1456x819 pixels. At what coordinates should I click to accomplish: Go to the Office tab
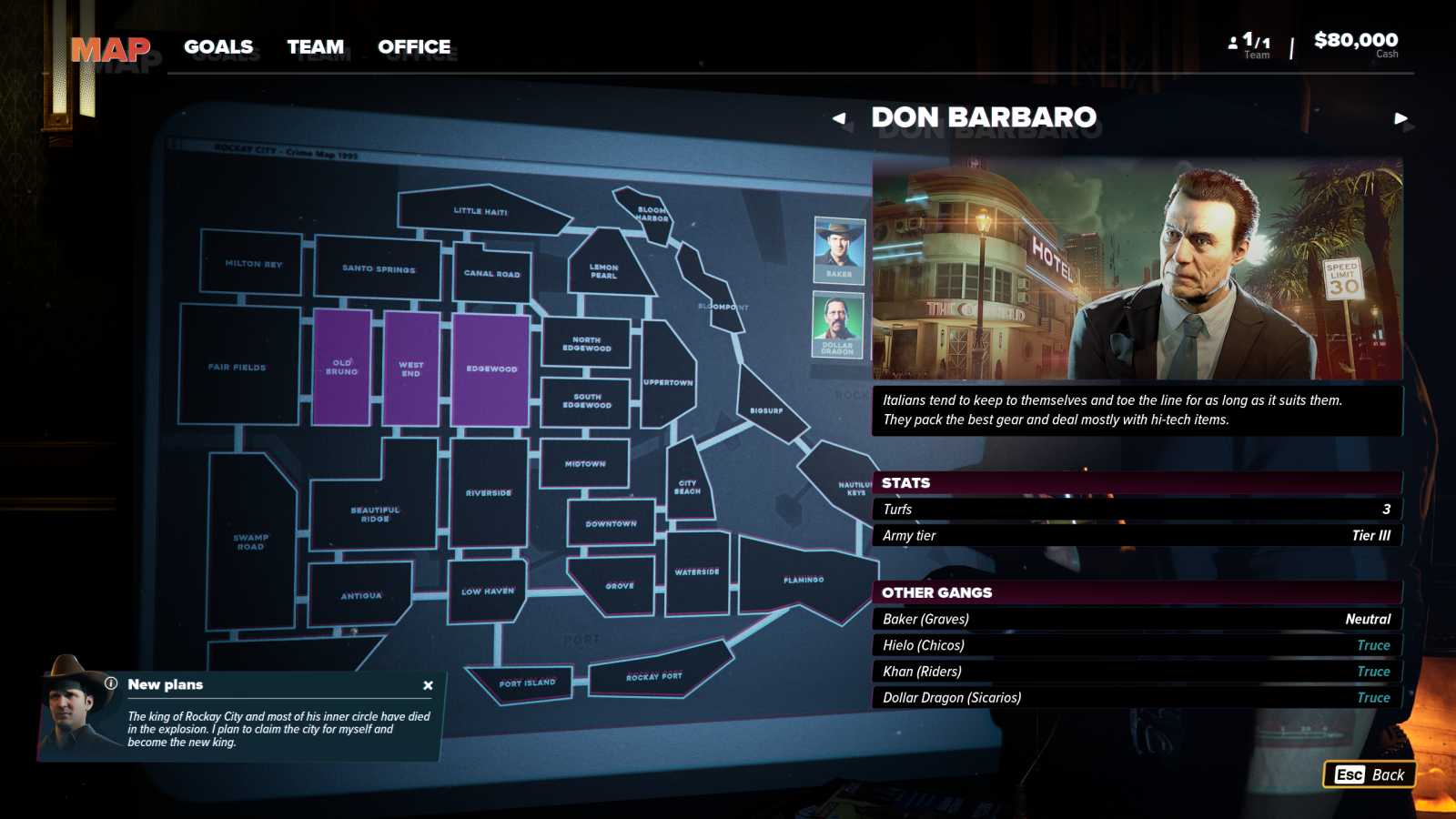pos(414,47)
